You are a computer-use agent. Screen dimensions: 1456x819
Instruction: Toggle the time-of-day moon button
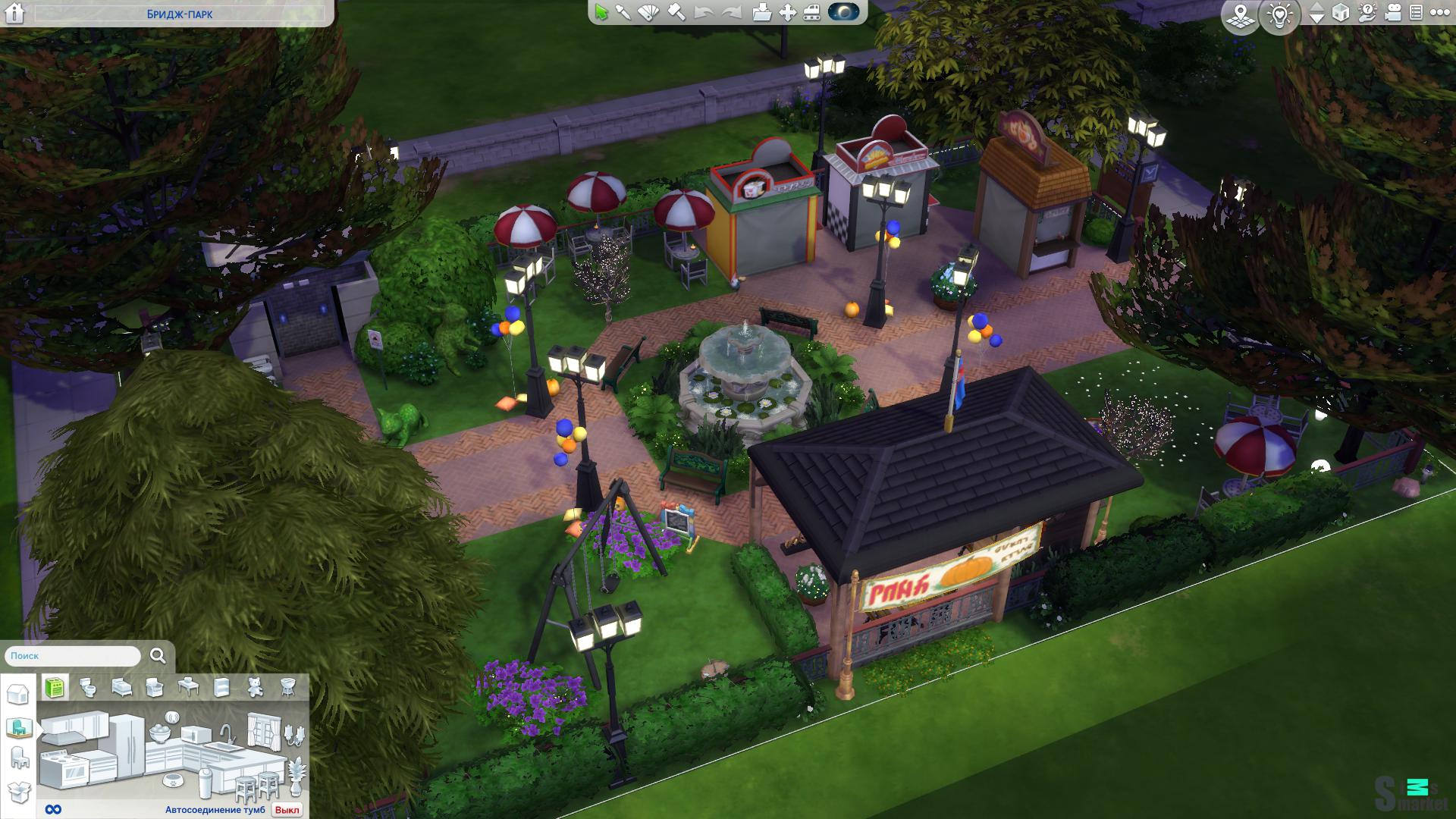click(x=844, y=12)
